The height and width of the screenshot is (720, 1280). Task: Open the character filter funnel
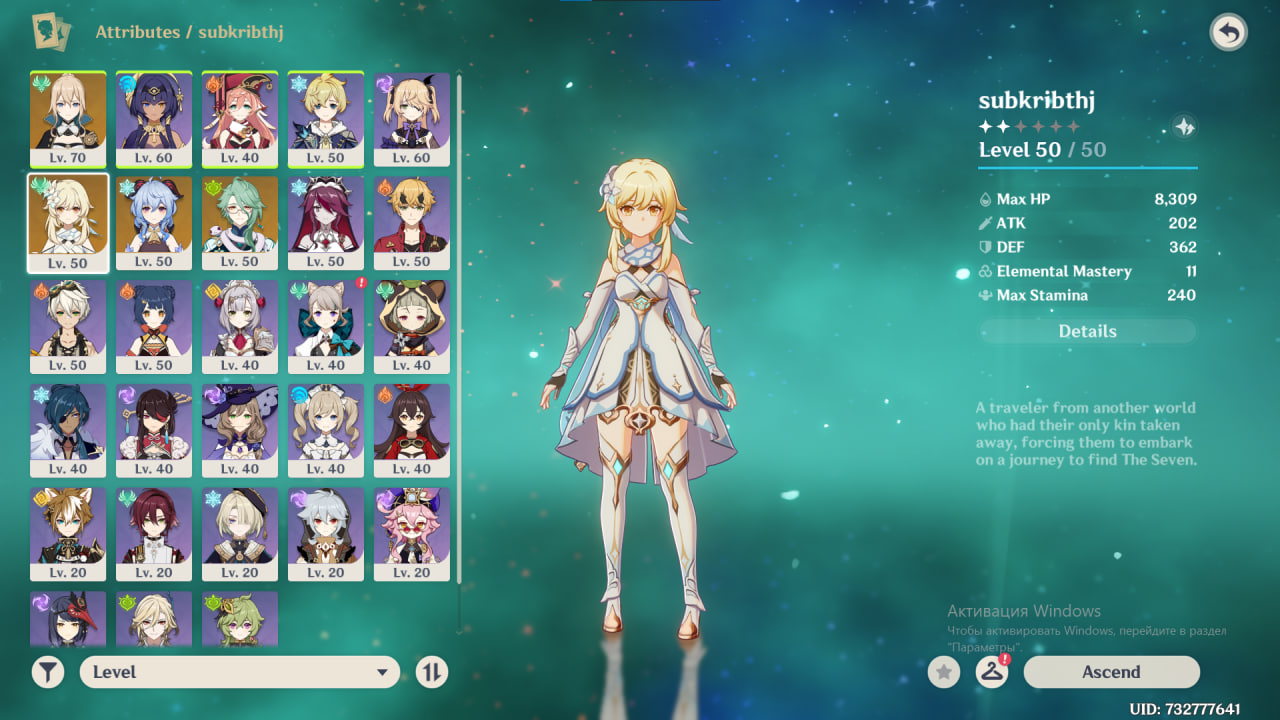pos(47,672)
